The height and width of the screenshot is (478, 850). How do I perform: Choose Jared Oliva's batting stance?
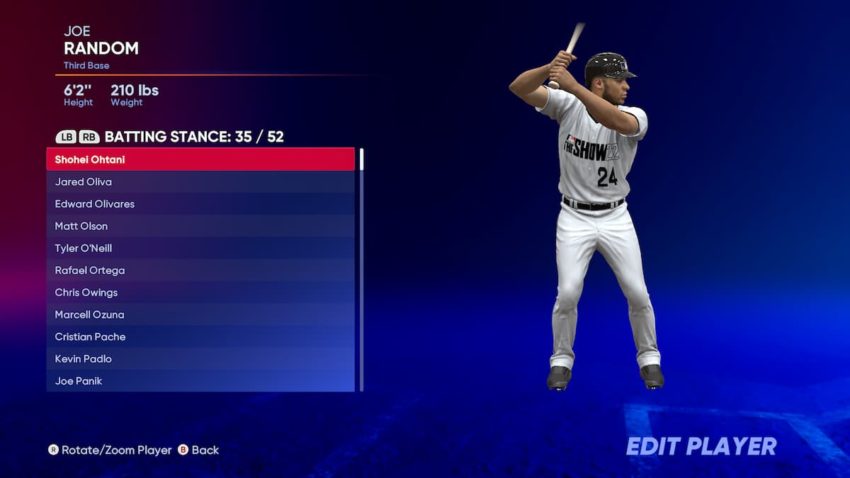tap(200, 182)
